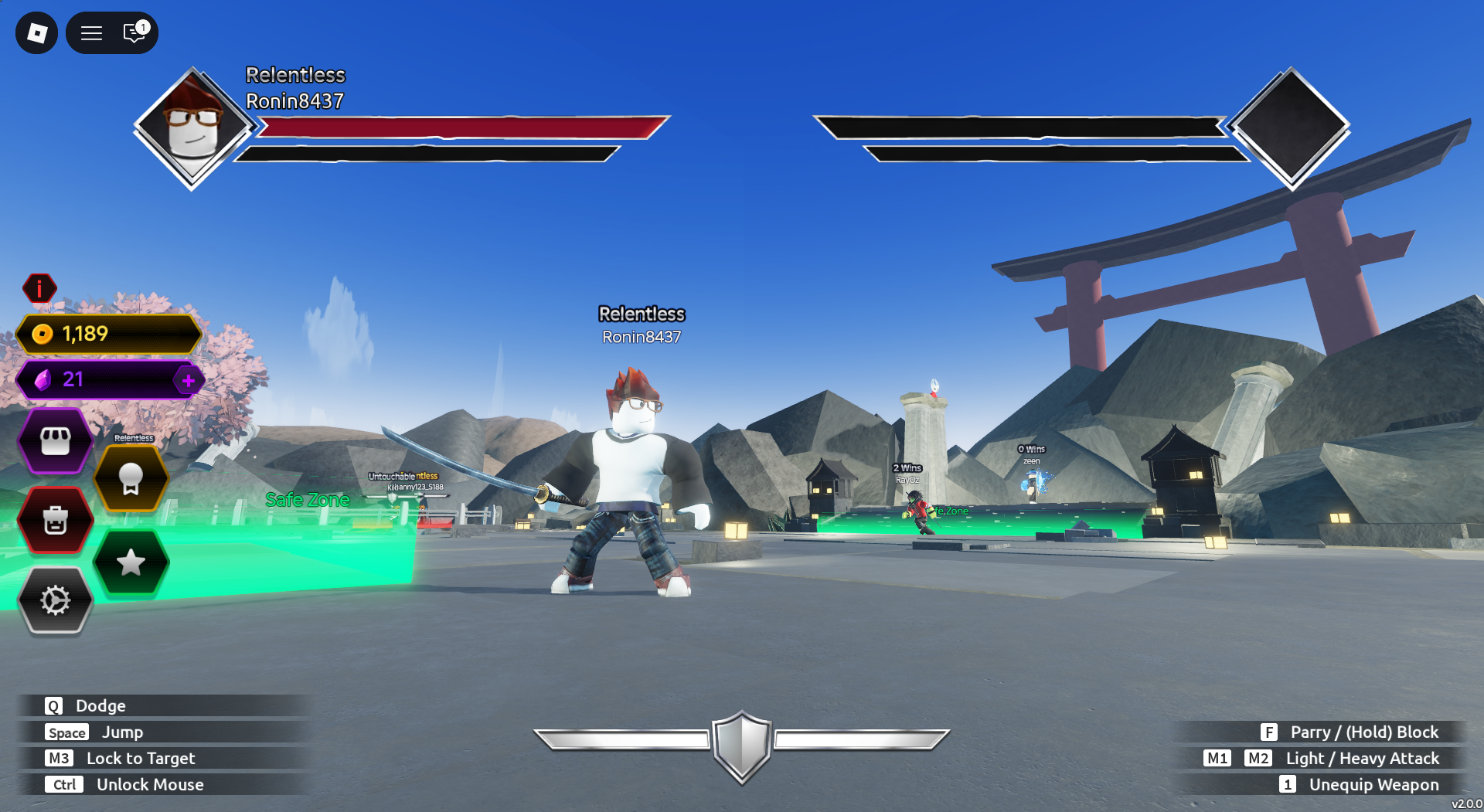Open chat showing one unread notification
The height and width of the screenshot is (812, 1484).
tap(132, 32)
